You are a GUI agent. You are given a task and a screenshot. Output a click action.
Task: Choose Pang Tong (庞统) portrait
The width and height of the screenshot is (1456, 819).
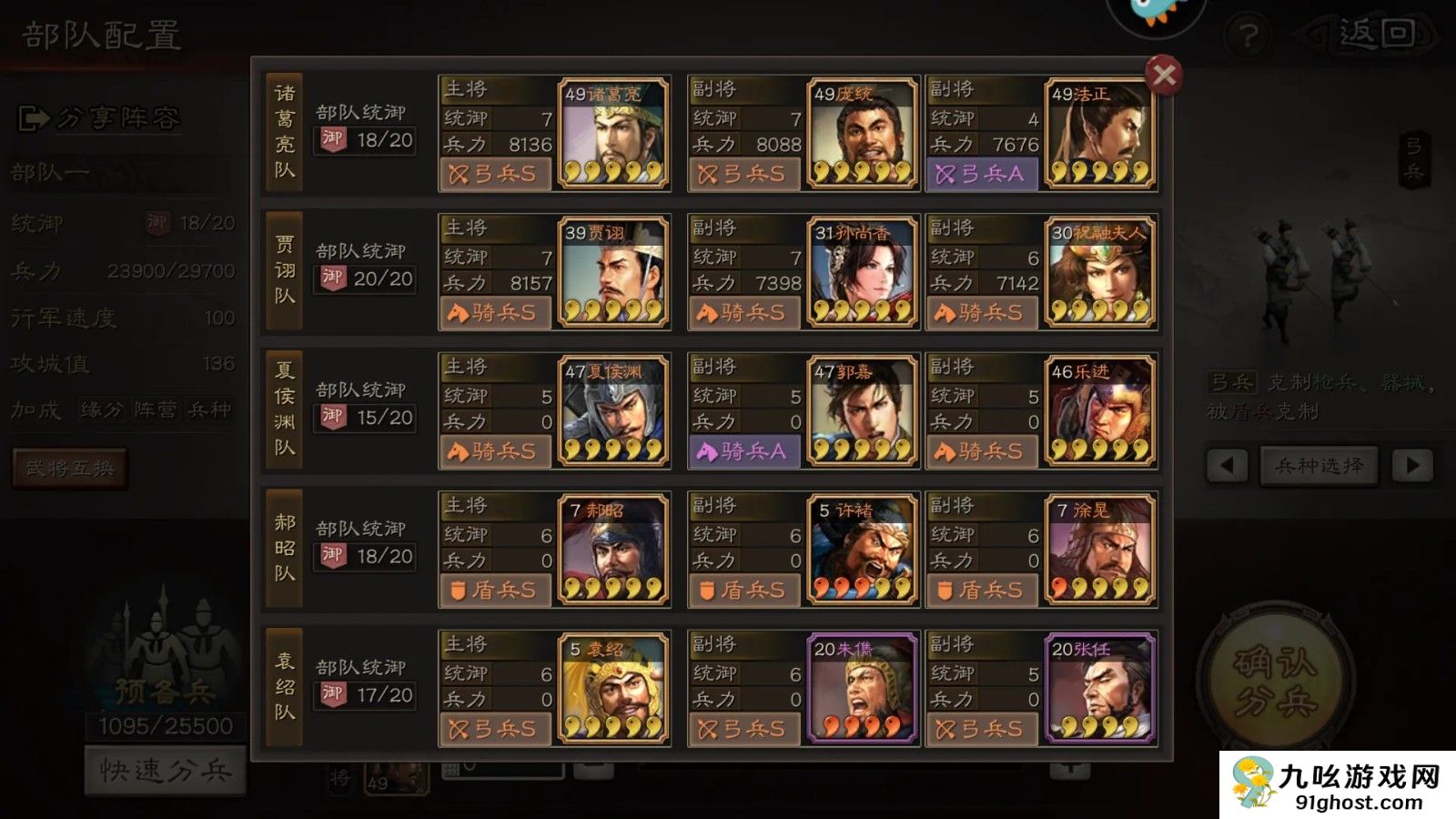(x=862, y=133)
